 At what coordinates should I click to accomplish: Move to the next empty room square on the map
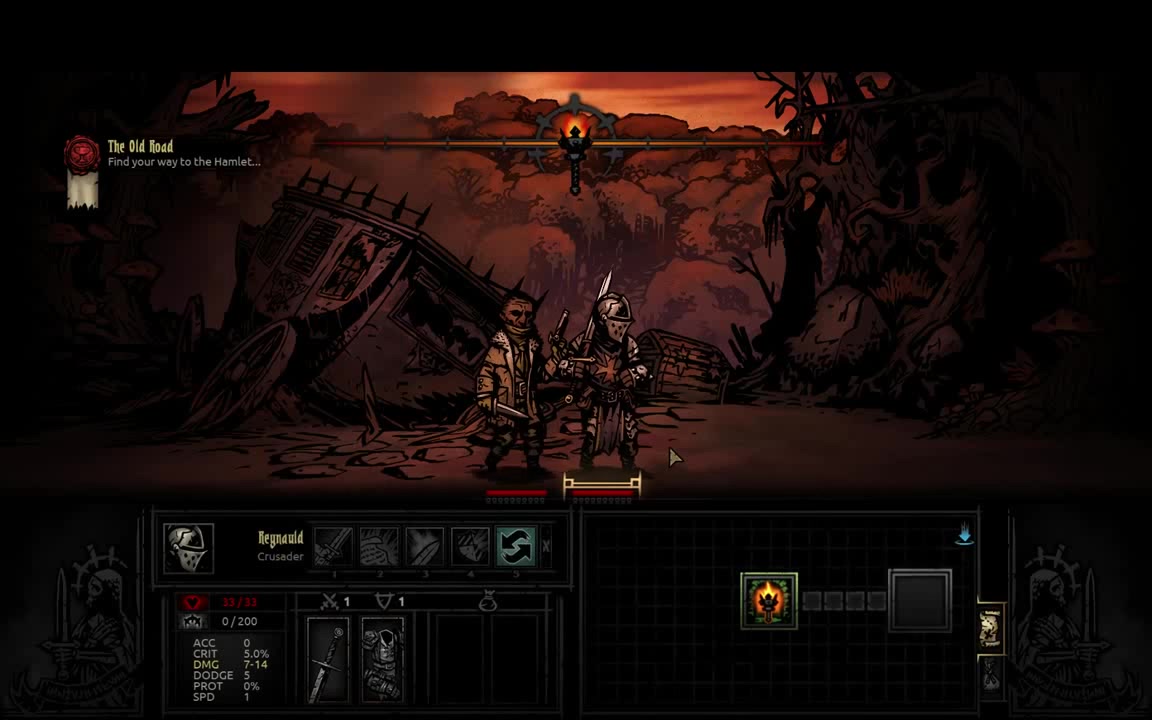920,600
